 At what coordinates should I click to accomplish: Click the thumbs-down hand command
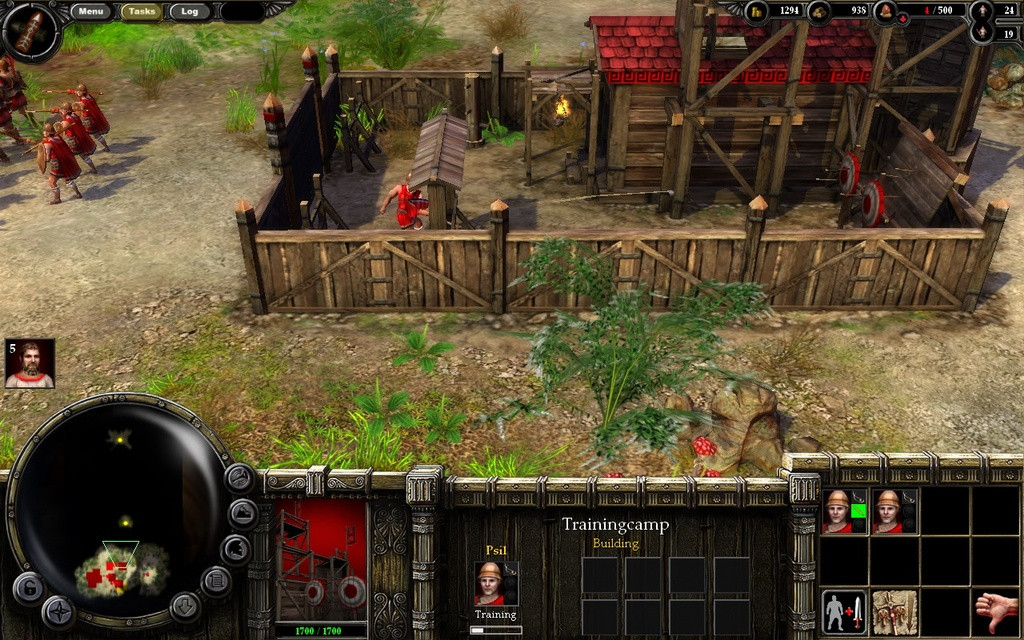pos(995,612)
